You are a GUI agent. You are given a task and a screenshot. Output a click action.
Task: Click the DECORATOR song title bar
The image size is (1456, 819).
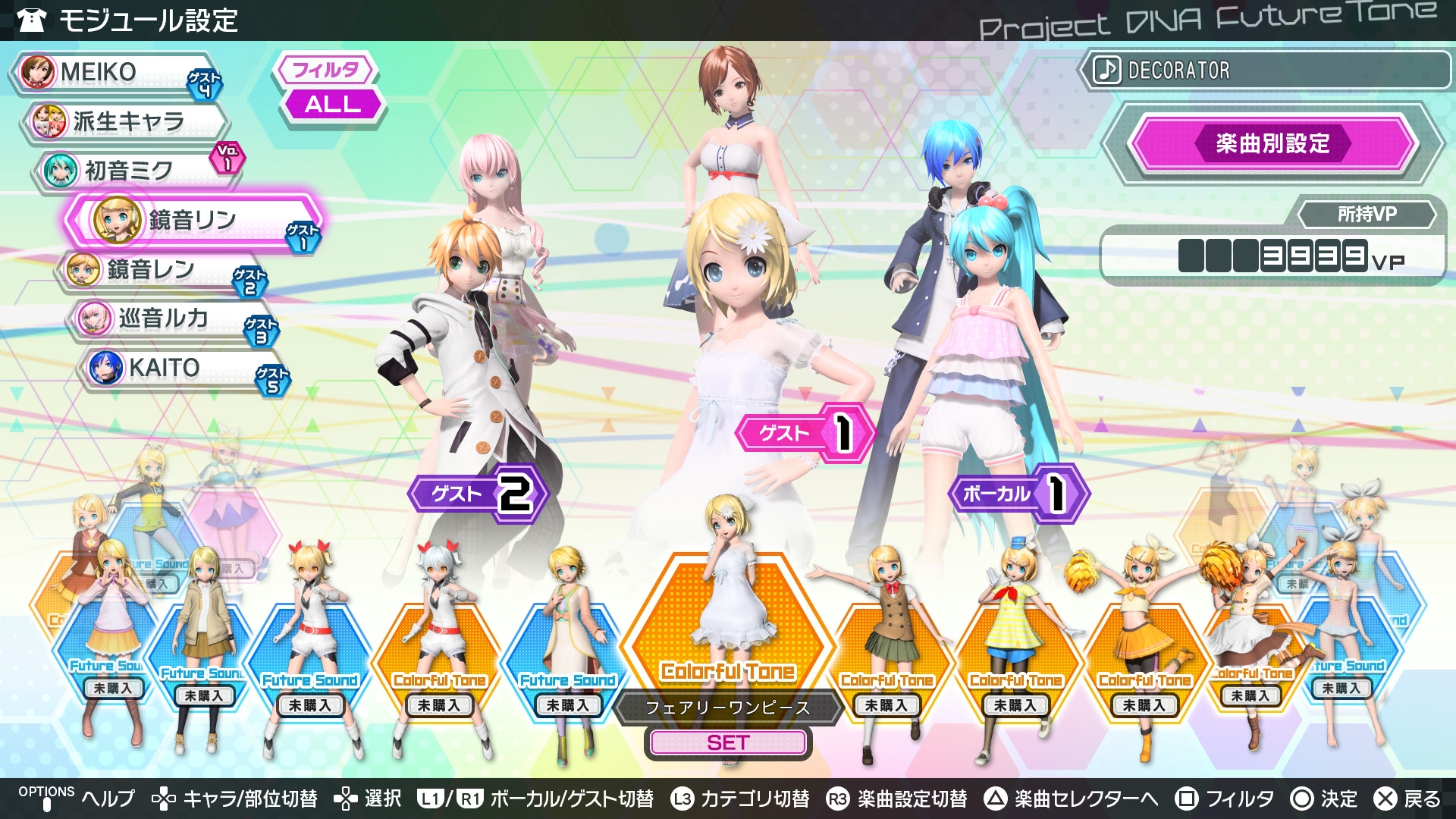pyautogui.click(x=1263, y=71)
